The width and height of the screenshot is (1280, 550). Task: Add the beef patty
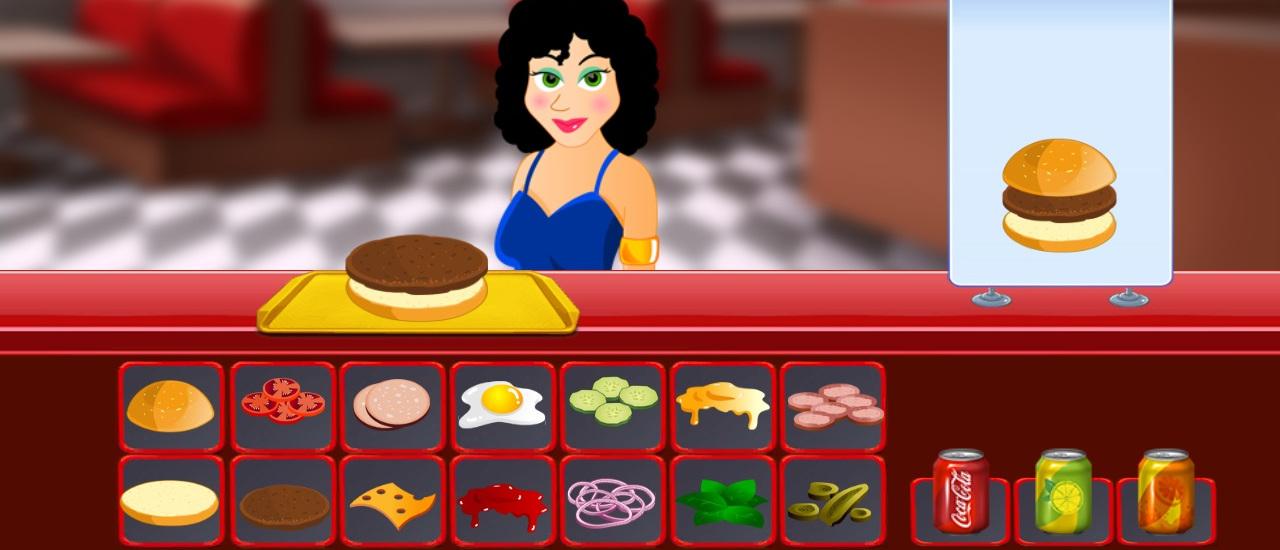(x=284, y=505)
